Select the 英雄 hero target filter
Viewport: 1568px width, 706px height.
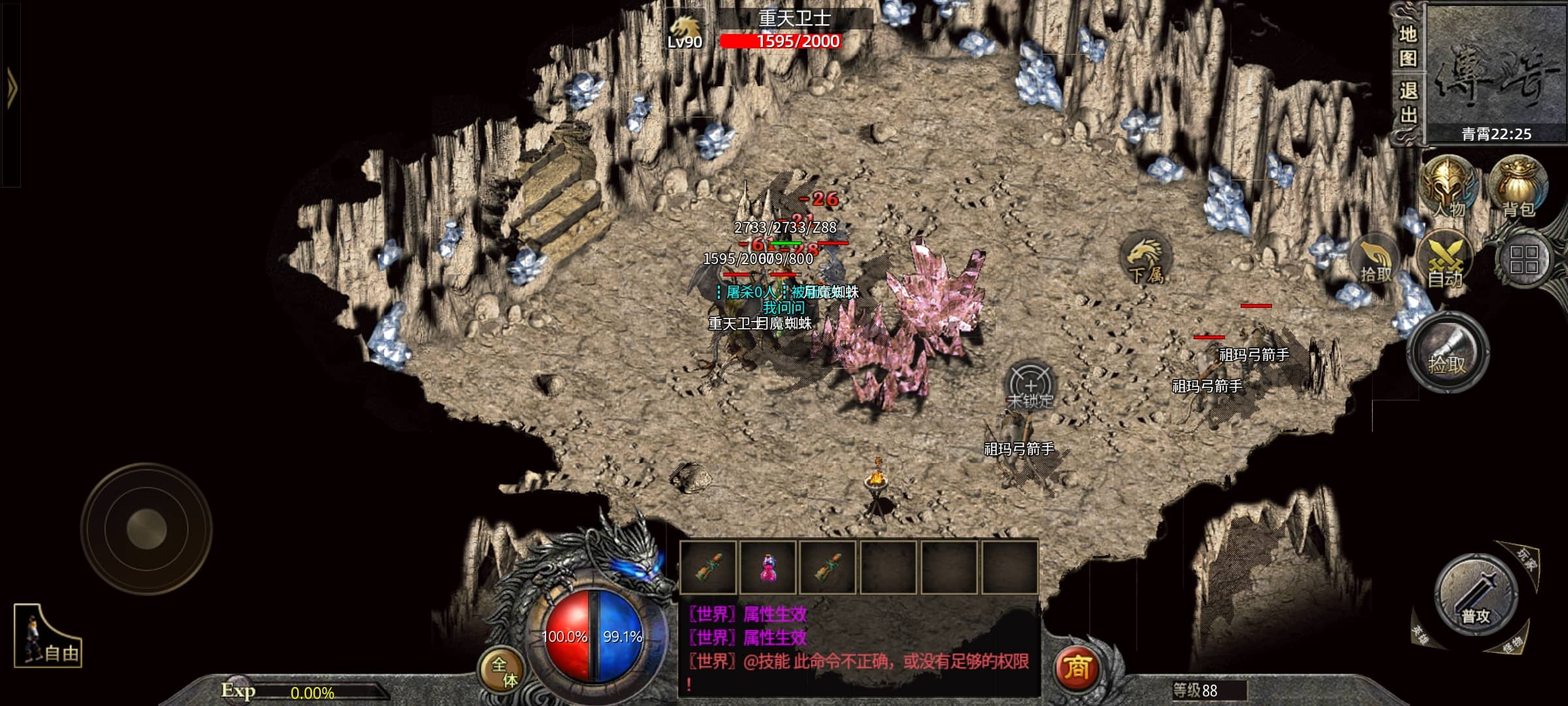pos(1420,634)
